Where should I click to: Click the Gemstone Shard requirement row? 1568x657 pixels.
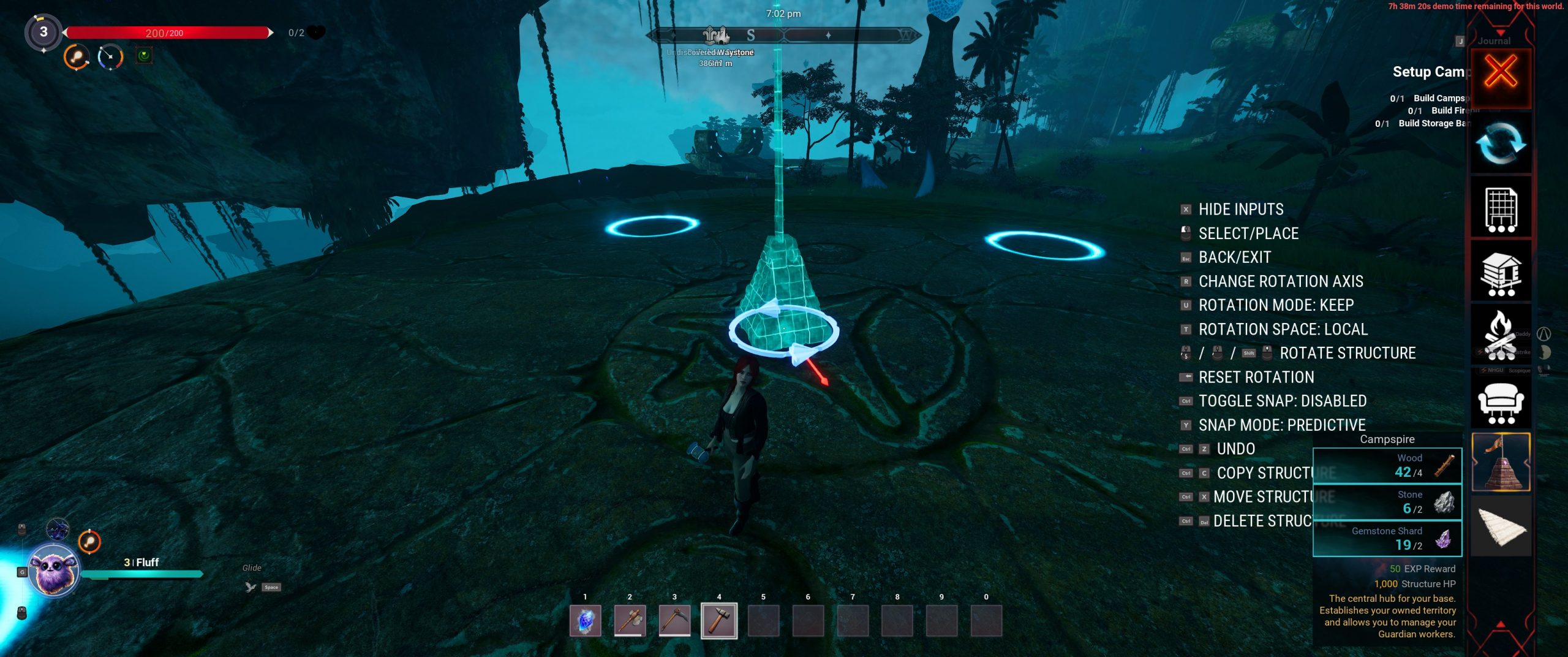[1387, 539]
